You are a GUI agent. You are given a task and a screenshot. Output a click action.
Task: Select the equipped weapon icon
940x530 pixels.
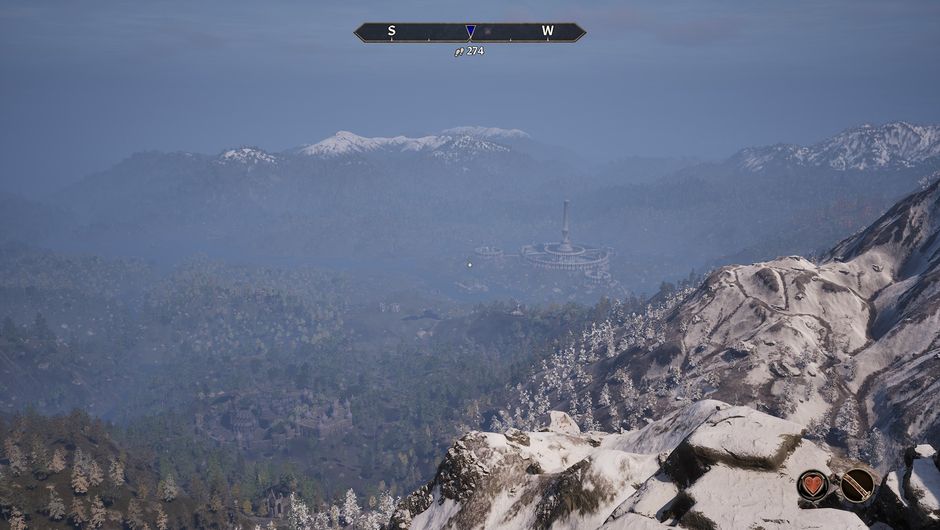tap(857, 485)
